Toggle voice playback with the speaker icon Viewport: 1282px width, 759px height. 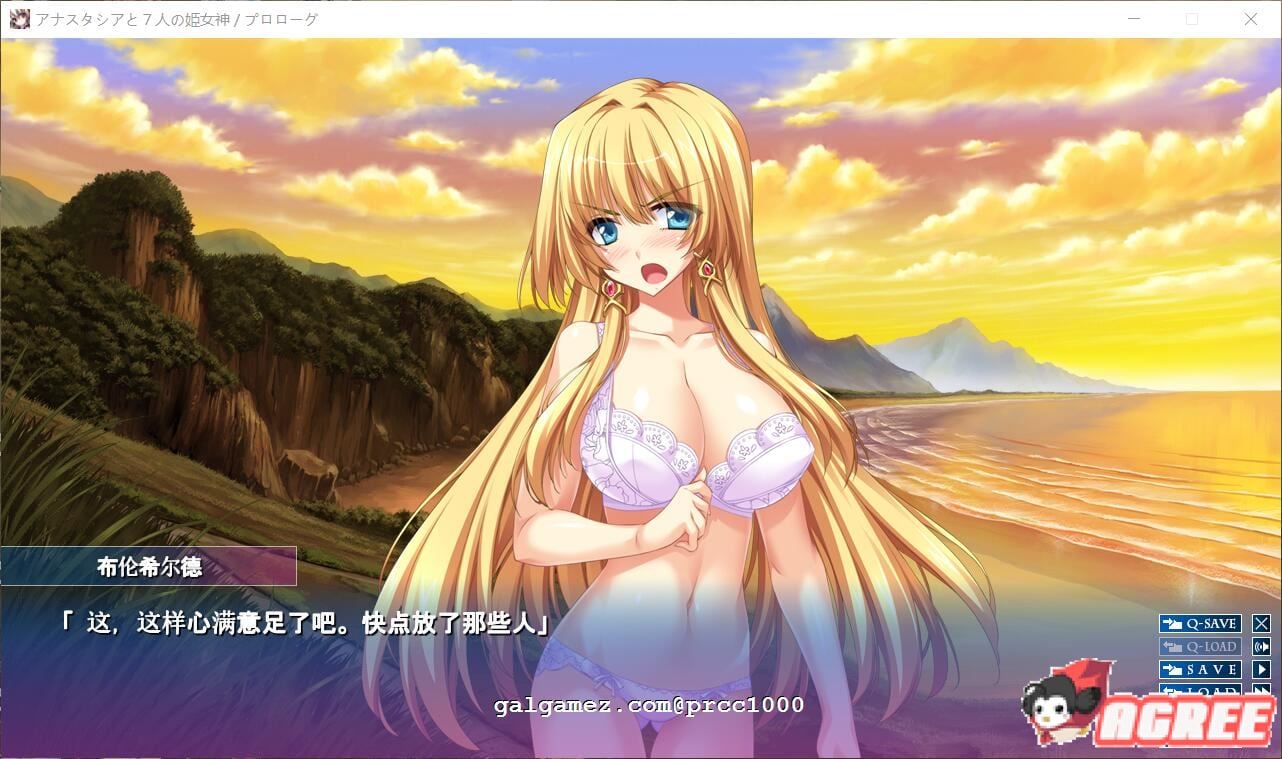(1262, 646)
